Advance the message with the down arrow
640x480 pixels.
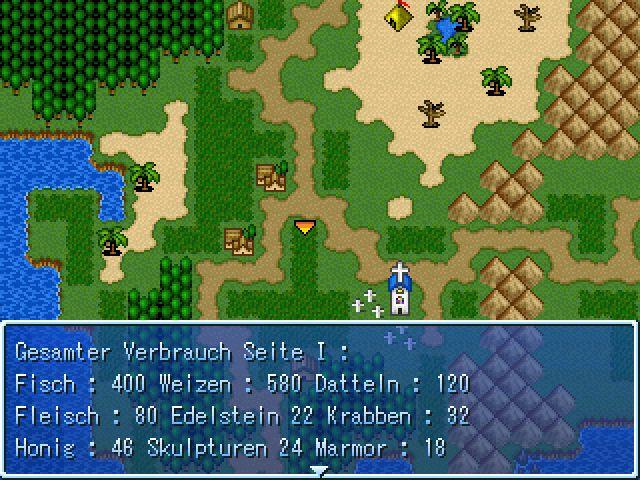click(x=319, y=469)
